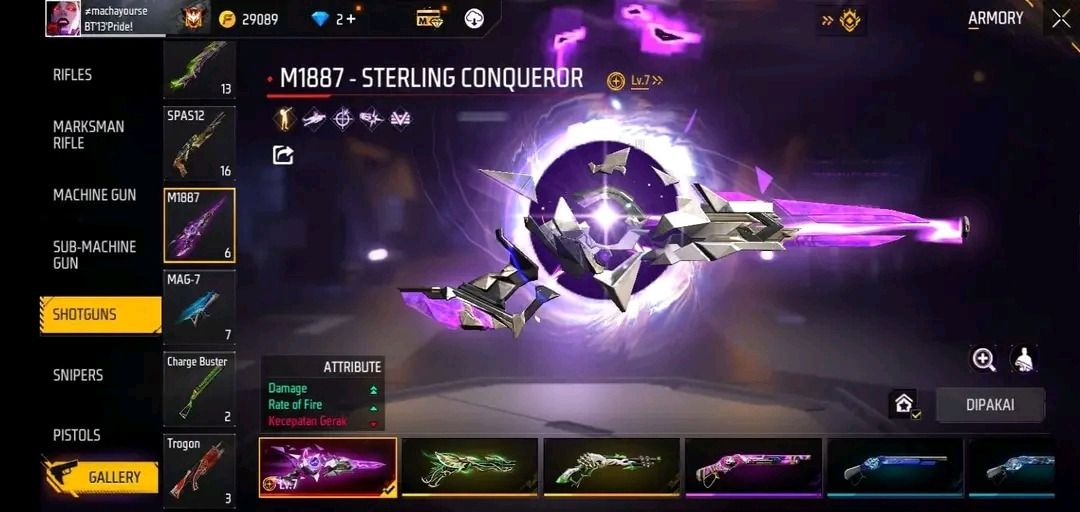Image resolution: width=1080 pixels, height=512 pixels.
Task: Choose the Charge Buster weapon tile
Action: (x=199, y=389)
